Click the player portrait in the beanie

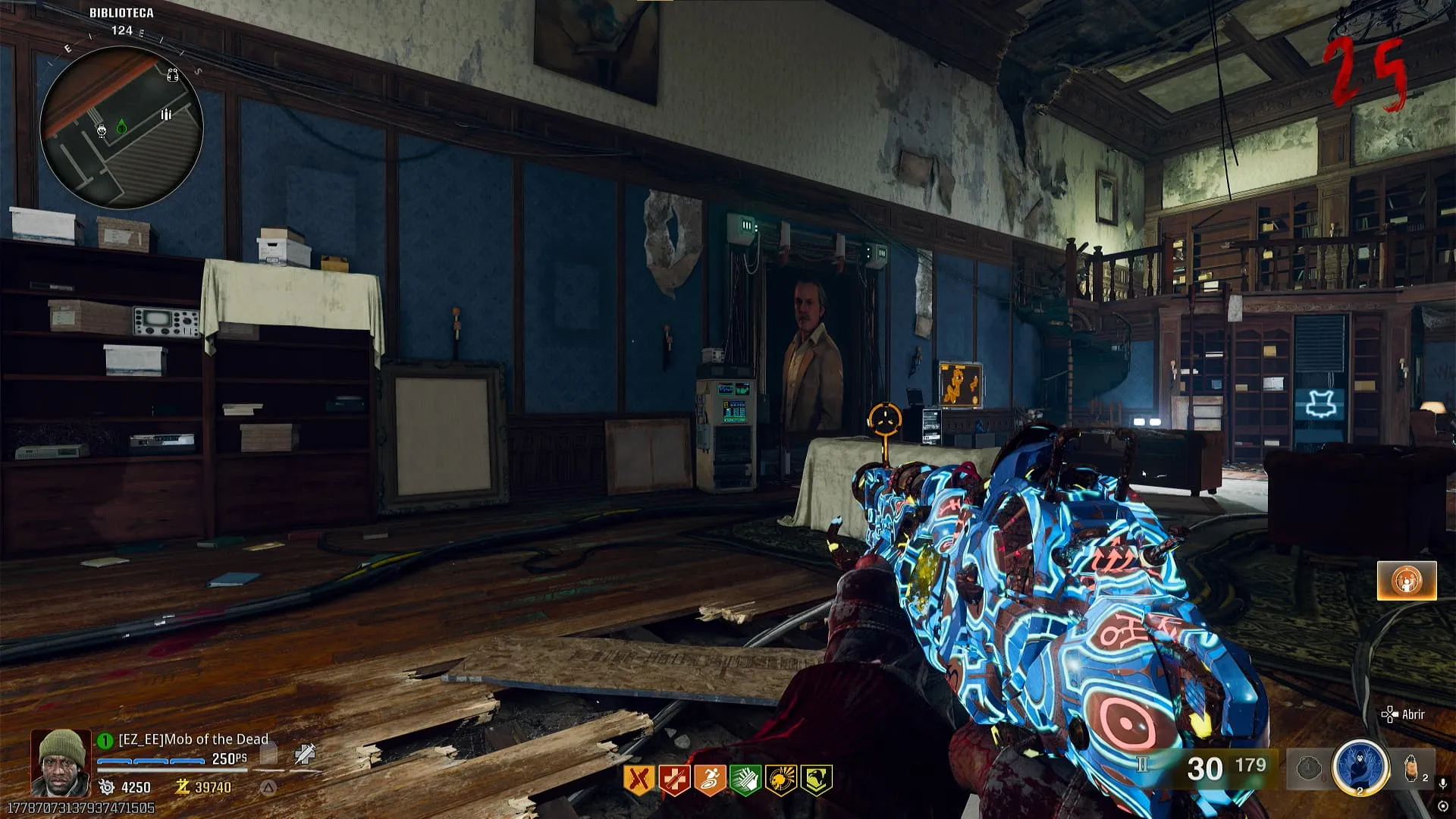tap(61, 762)
